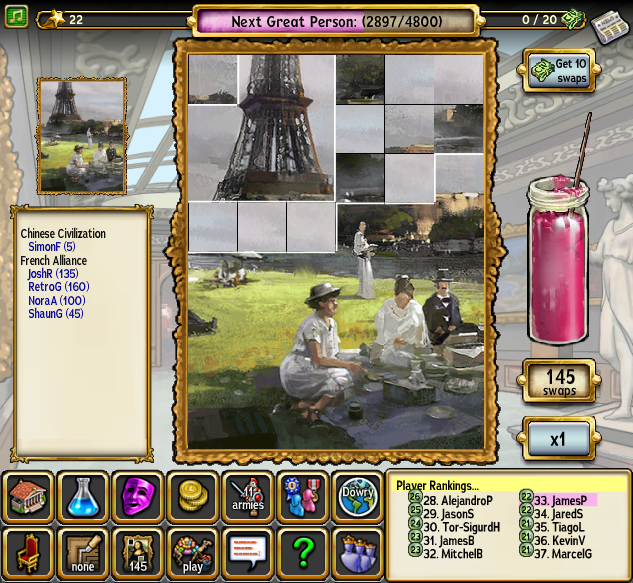Open help with the green question mark
The image size is (633, 583).
(x=302, y=553)
